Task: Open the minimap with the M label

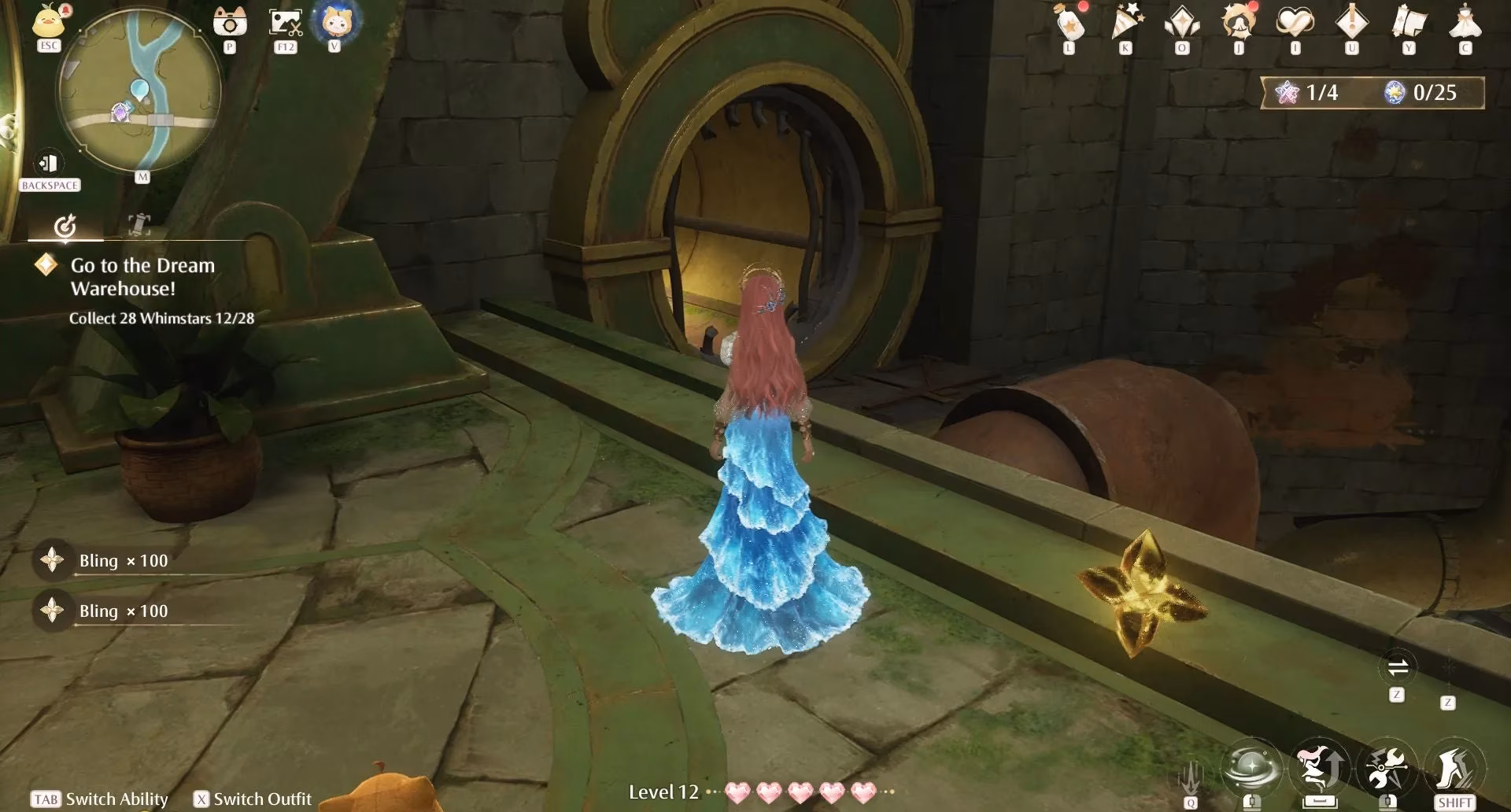Action: 142,176
